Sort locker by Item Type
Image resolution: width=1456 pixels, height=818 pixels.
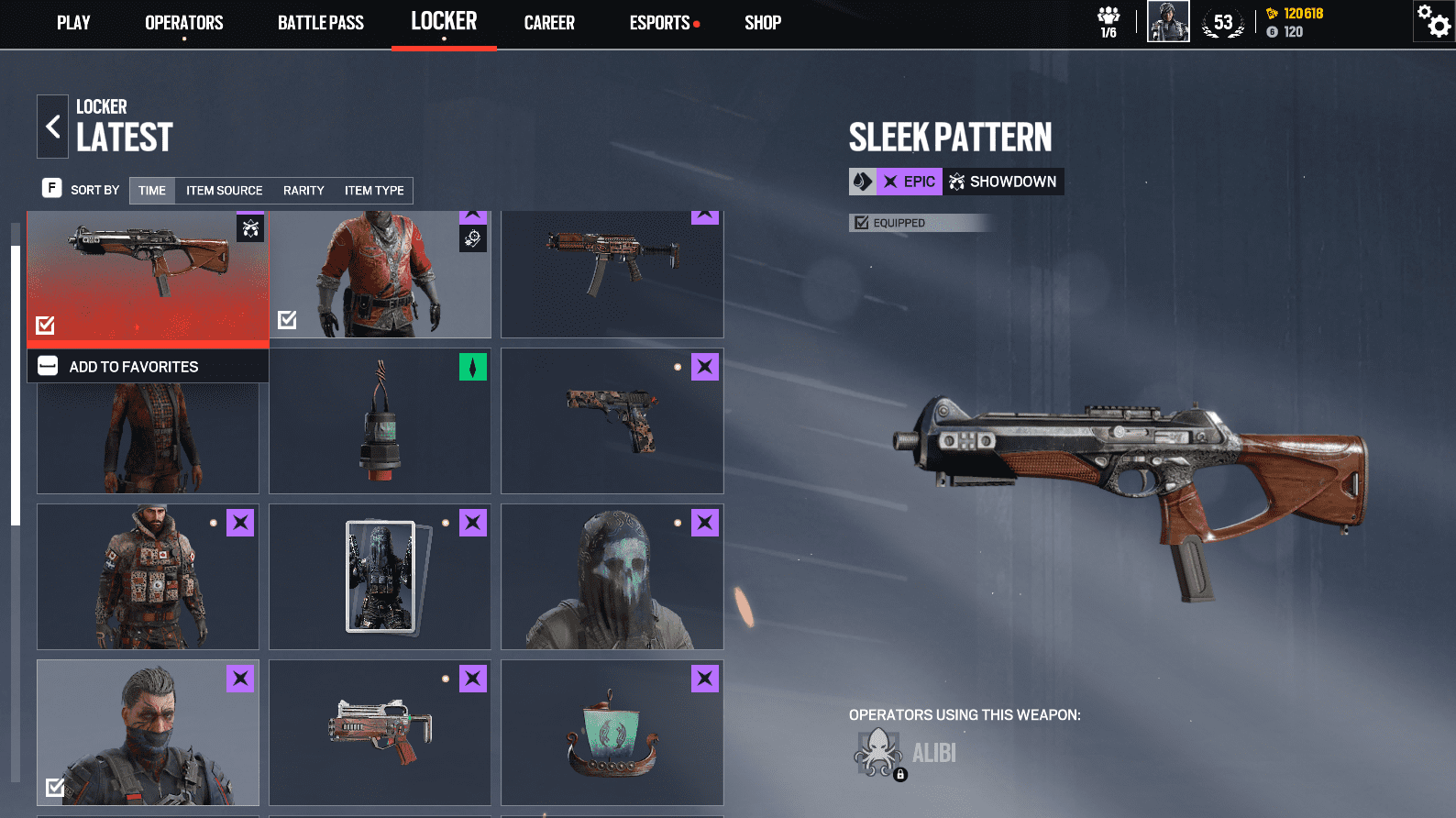click(x=374, y=191)
